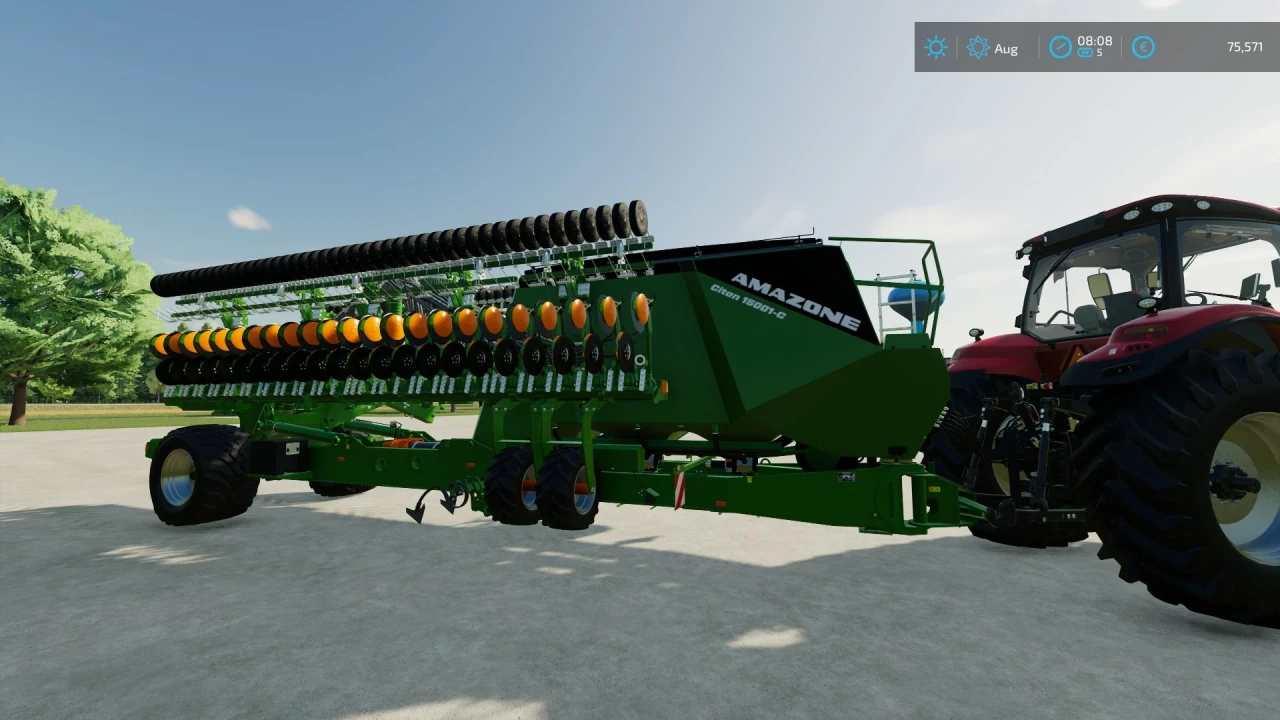The height and width of the screenshot is (720, 1280).
Task: Select the weather forecast icon beside Aug
Action: [x=978, y=47]
